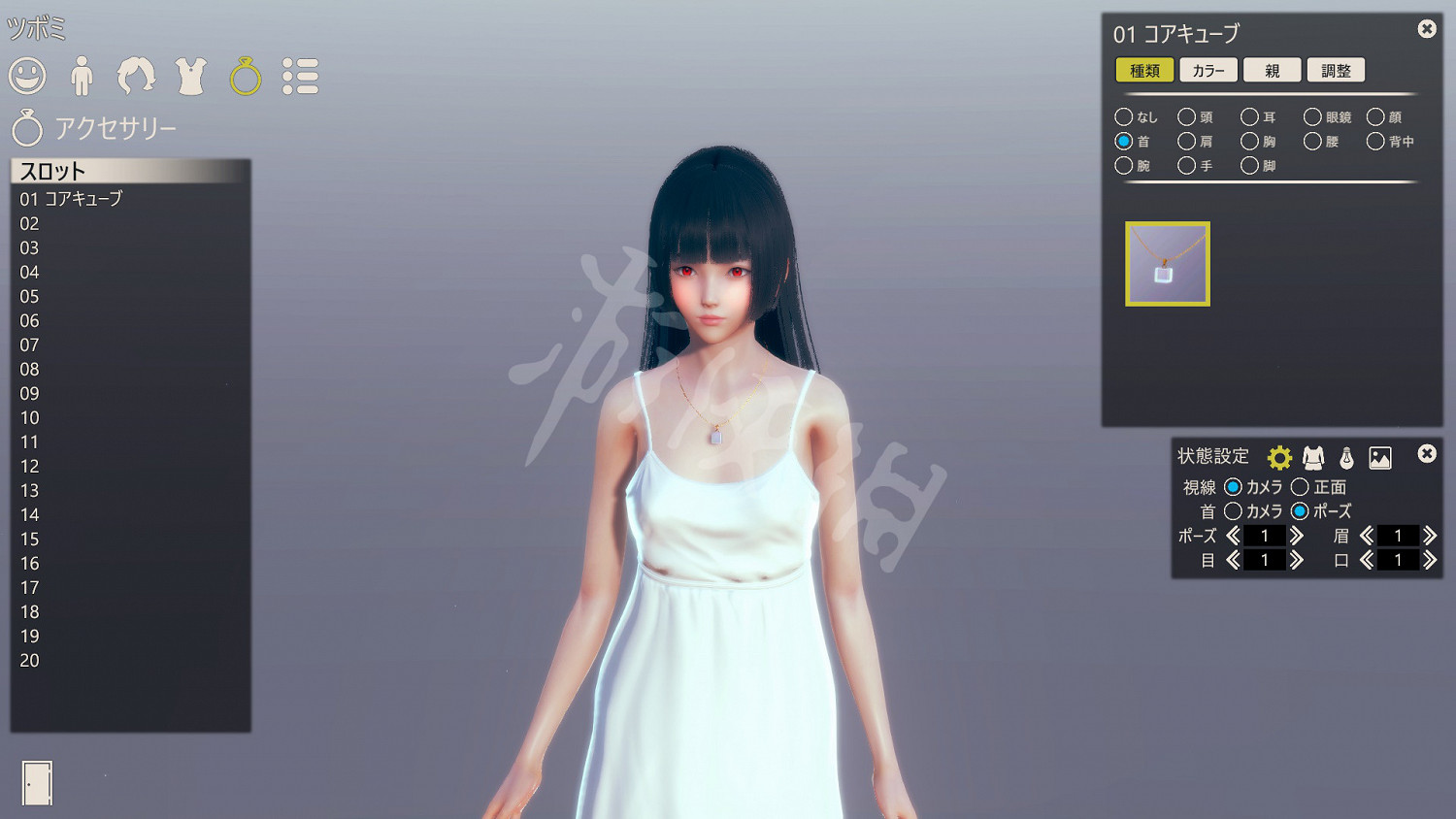The image size is (1456, 819).
Task: Select the なし radio button
Action: (1125, 116)
